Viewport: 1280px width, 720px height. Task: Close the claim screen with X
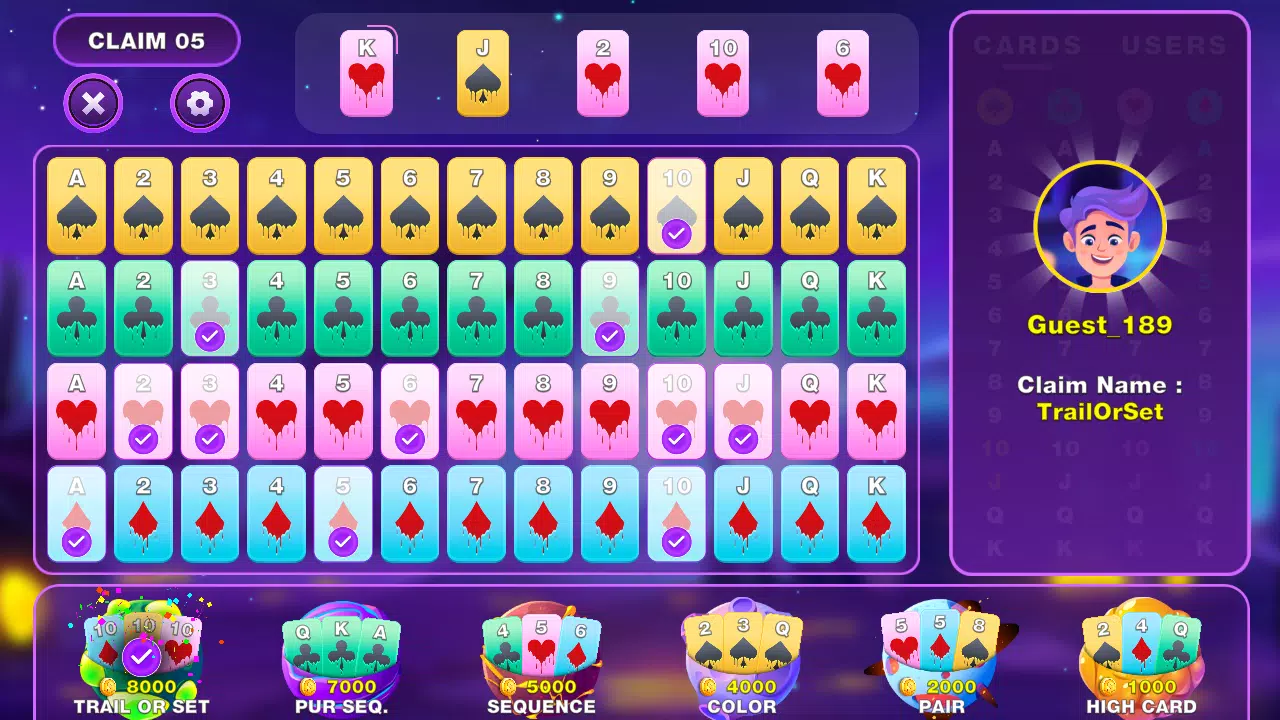coord(93,103)
